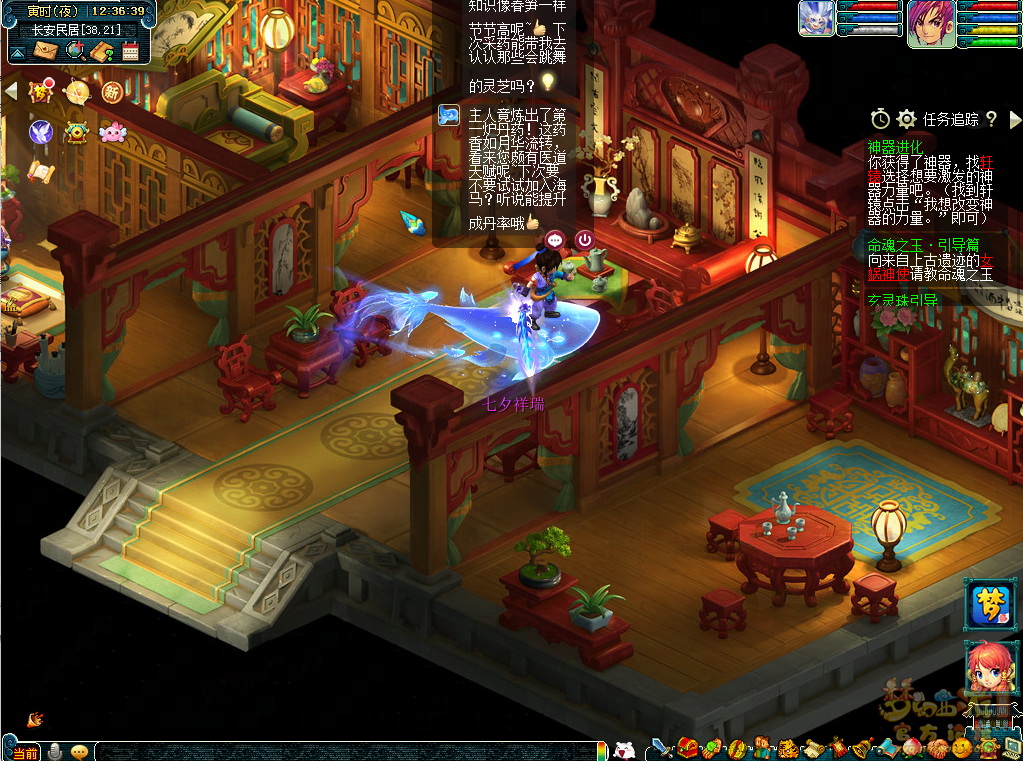Image resolution: width=1023 pixels, height=761 pixels.
Task: Select the 神器进化 quest entry
Action: tap(895, 147)
